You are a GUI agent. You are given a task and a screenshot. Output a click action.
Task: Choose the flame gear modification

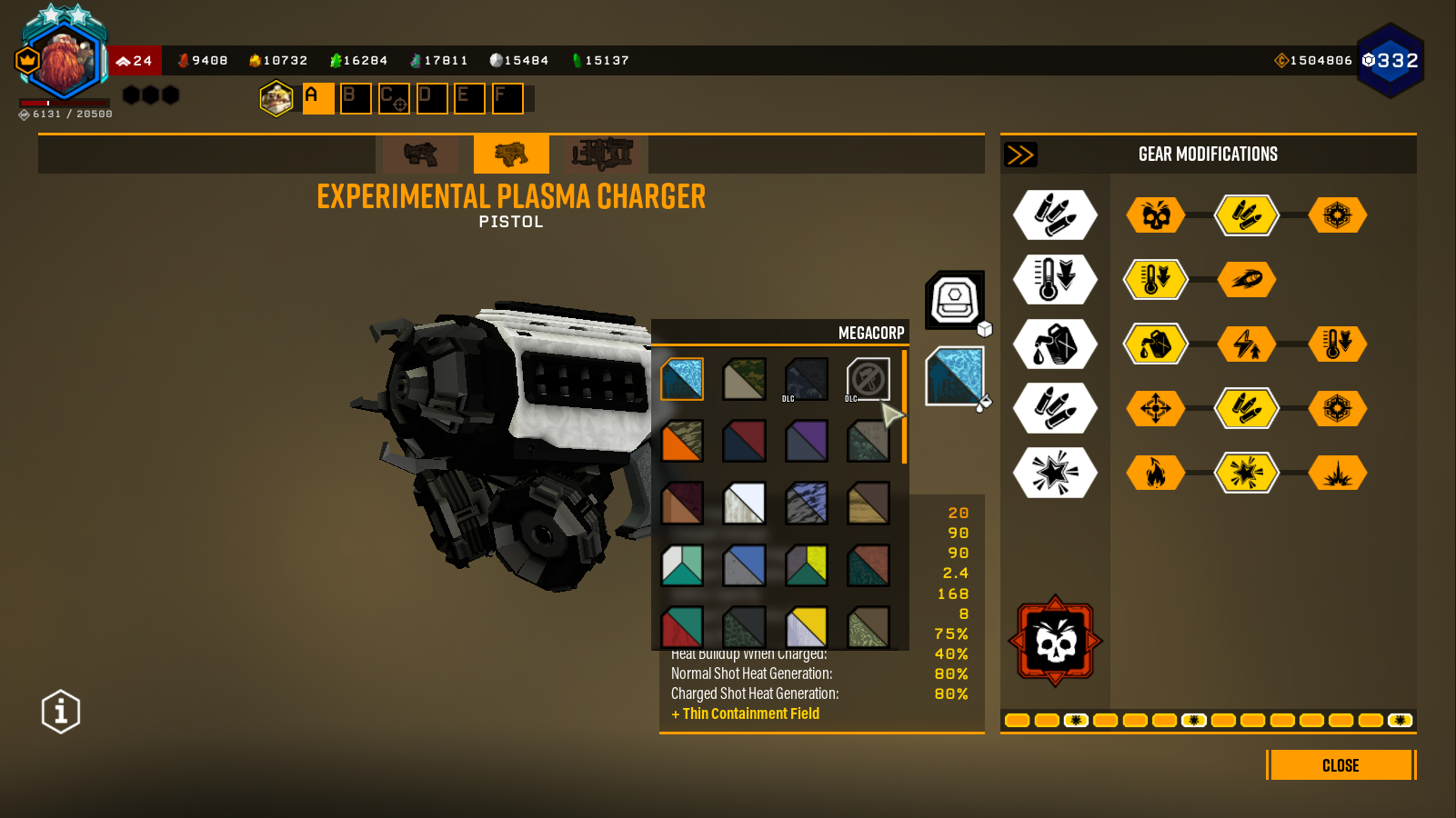pos(1156,473)
